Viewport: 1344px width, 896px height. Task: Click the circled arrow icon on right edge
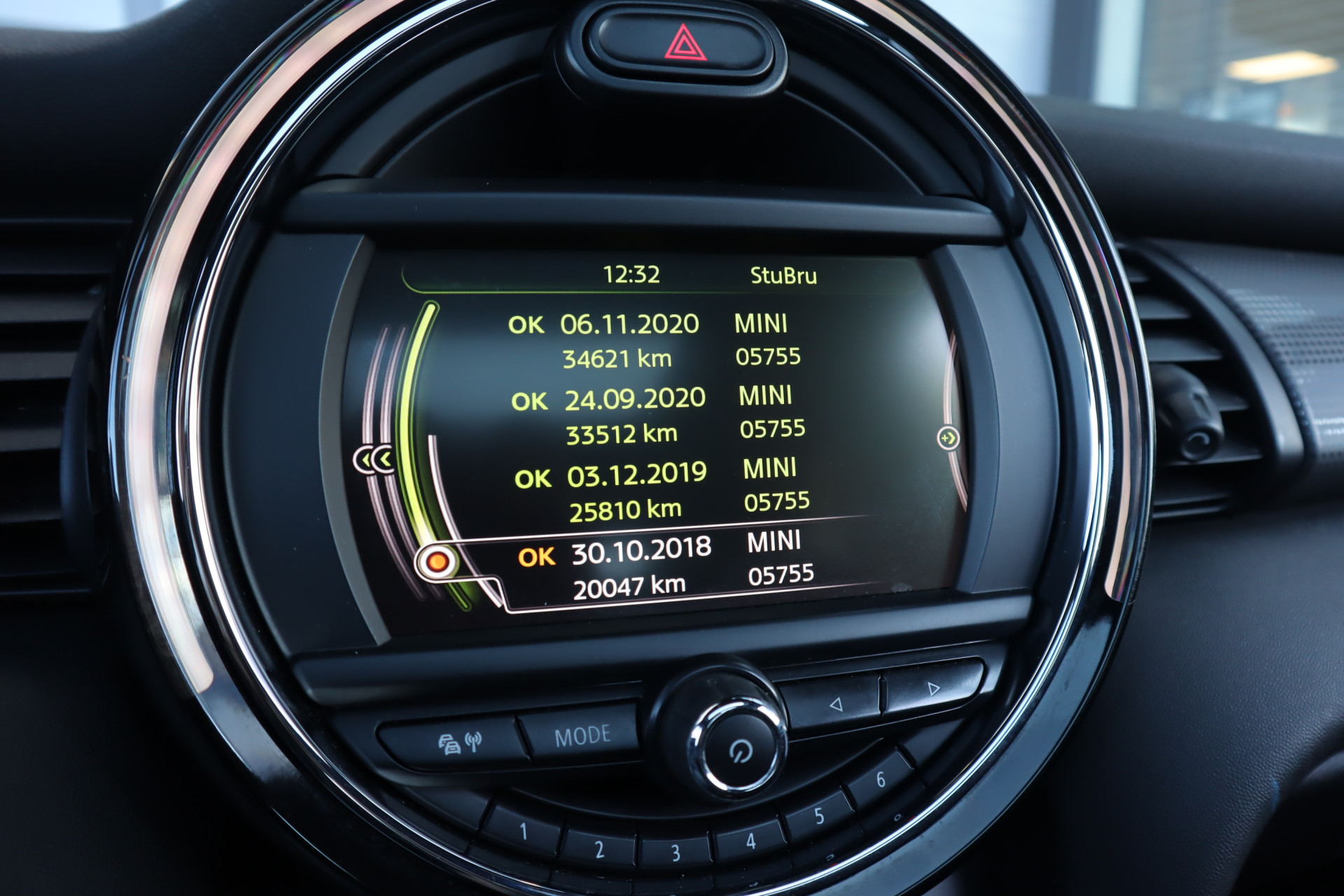[948, 438]
